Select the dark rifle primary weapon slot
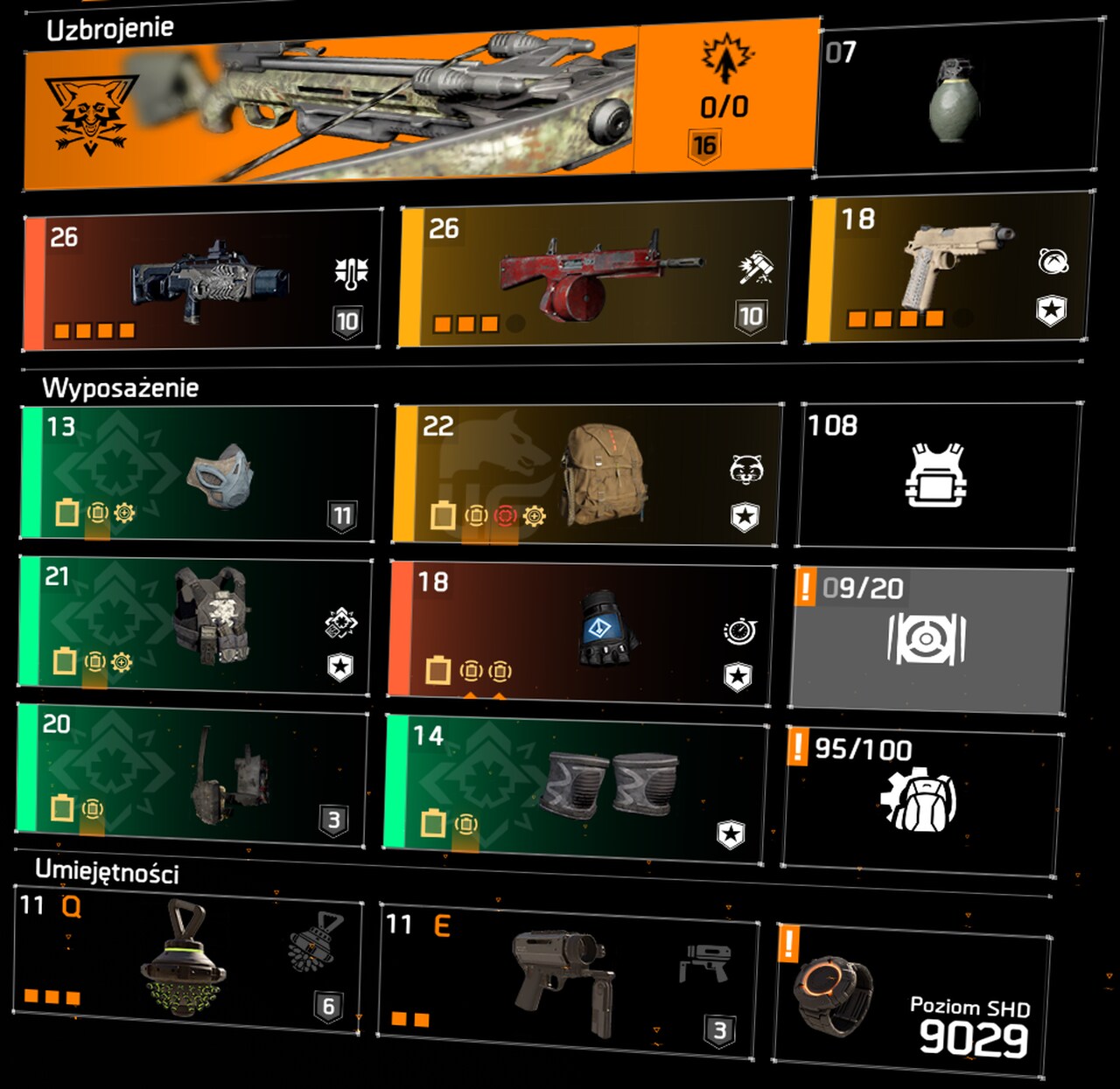The image size is (1120, 1089). (203, 280)
